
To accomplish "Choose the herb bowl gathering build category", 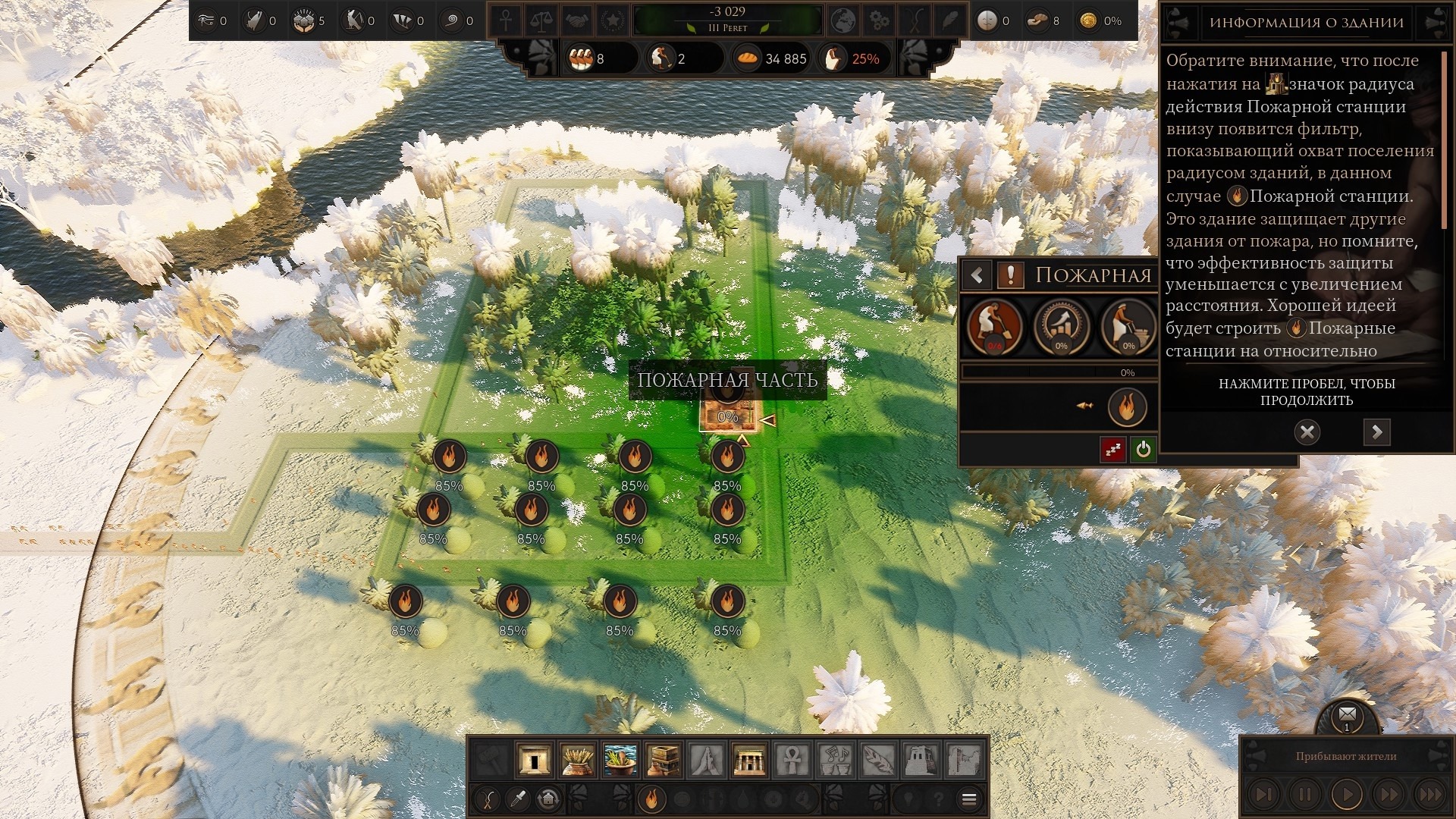I will (620, 759).
